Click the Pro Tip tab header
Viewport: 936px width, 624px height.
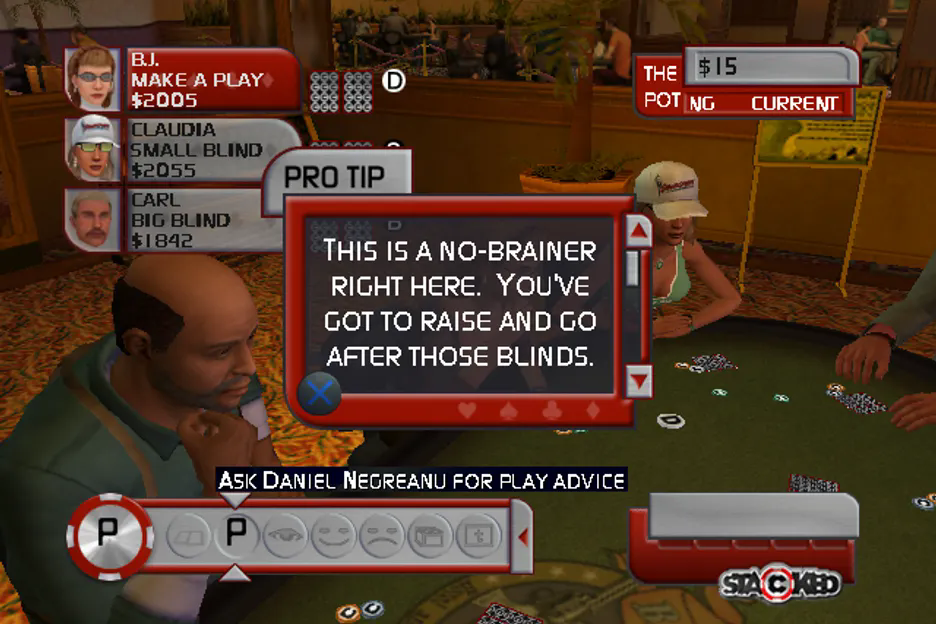click(x=335, y=177)
